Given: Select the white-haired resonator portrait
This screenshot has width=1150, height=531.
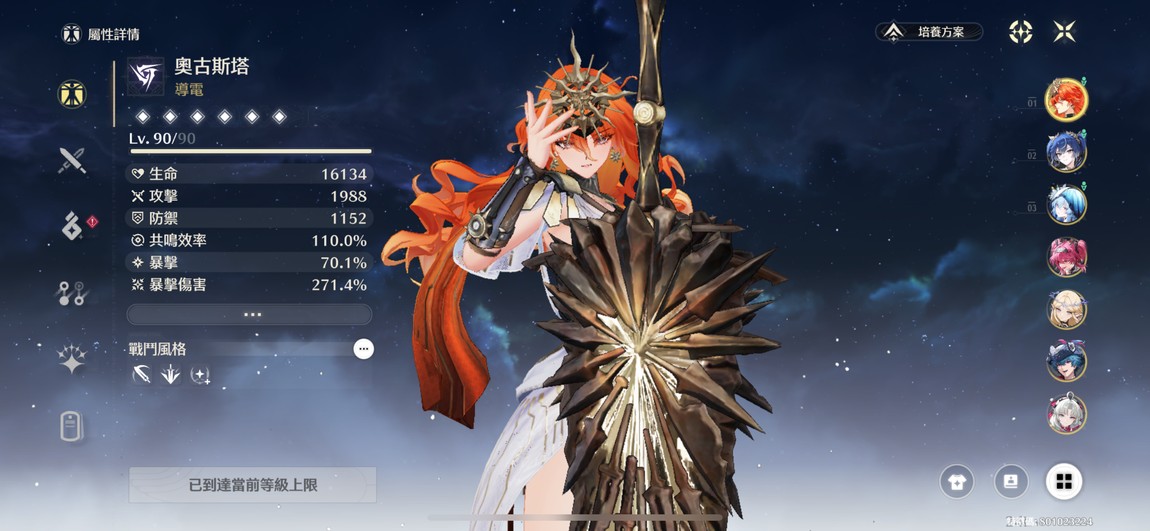Looking at the screenshot, I should coord(1066,414).
